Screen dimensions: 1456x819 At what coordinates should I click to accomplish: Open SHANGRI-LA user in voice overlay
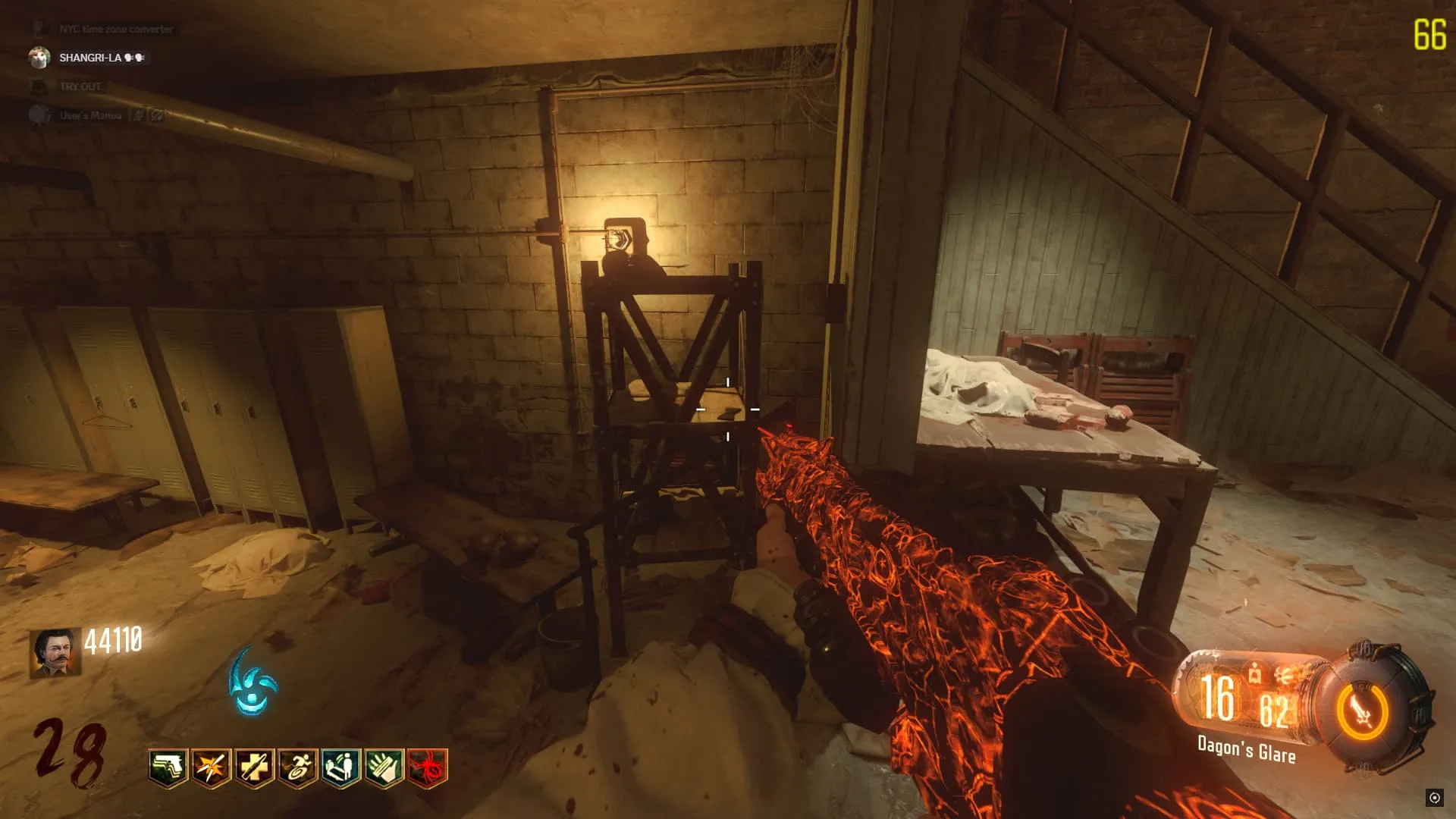89,58
